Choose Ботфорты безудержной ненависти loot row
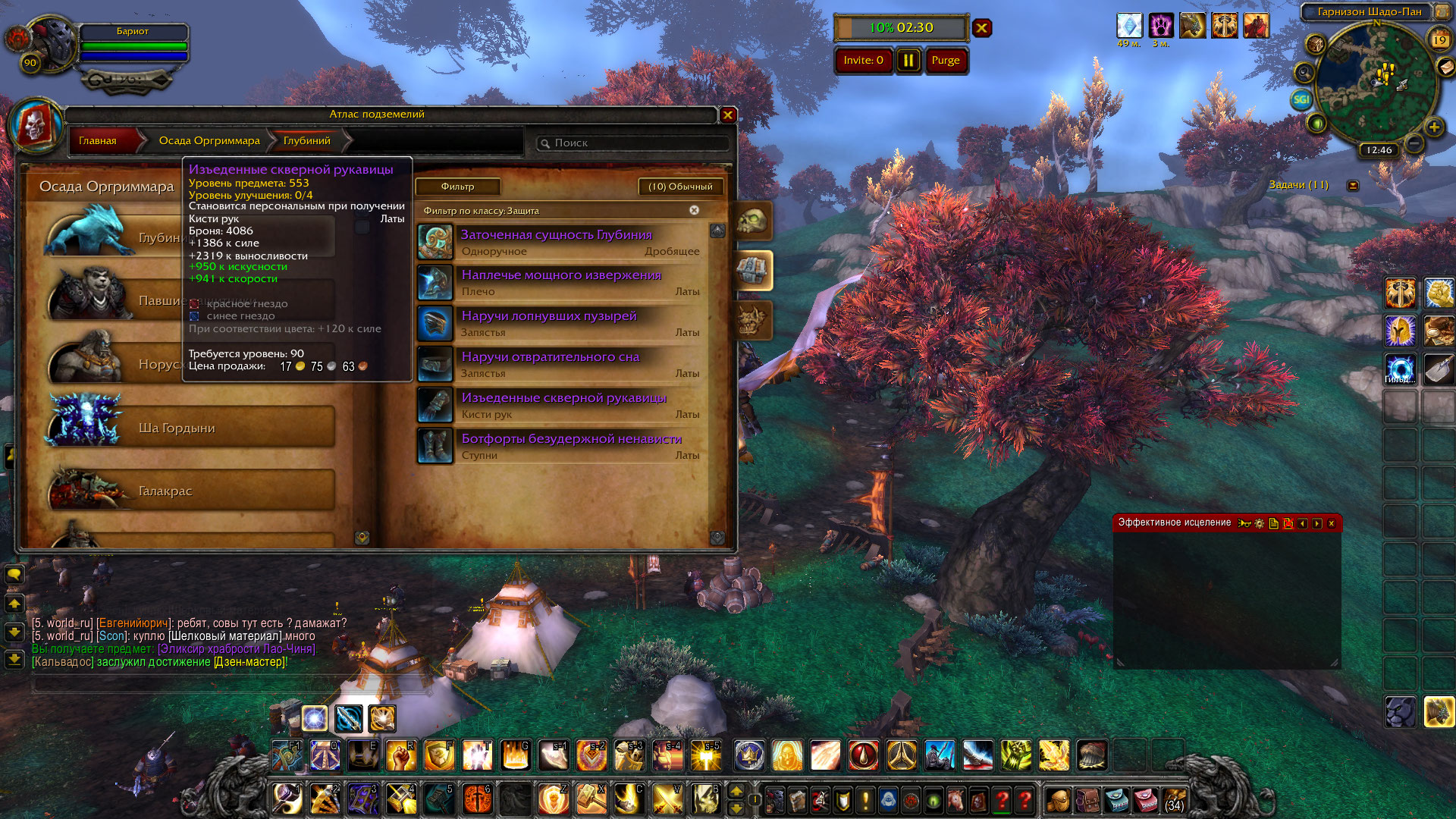1456x819 pixels. [561, 446]
